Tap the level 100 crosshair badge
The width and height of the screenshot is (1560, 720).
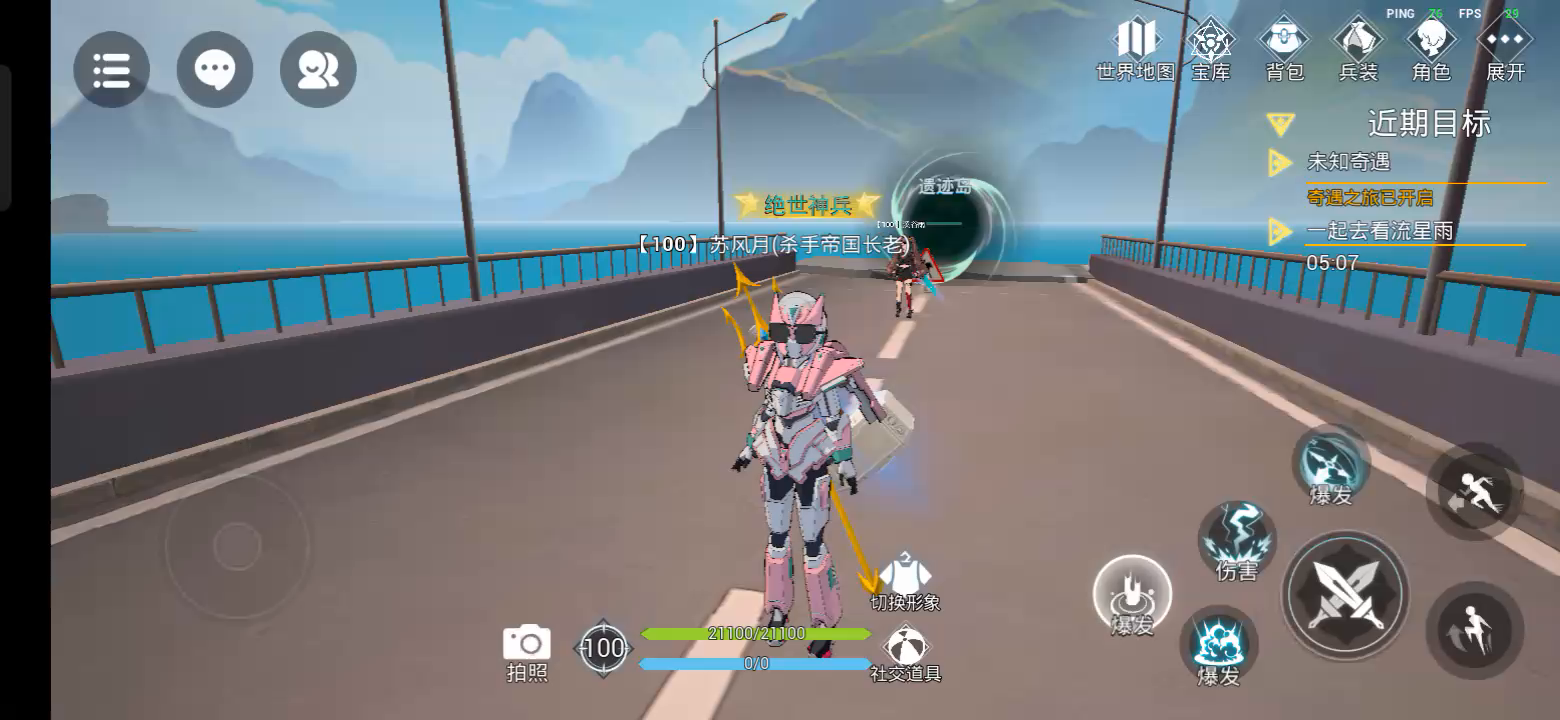tap(603, 648)
